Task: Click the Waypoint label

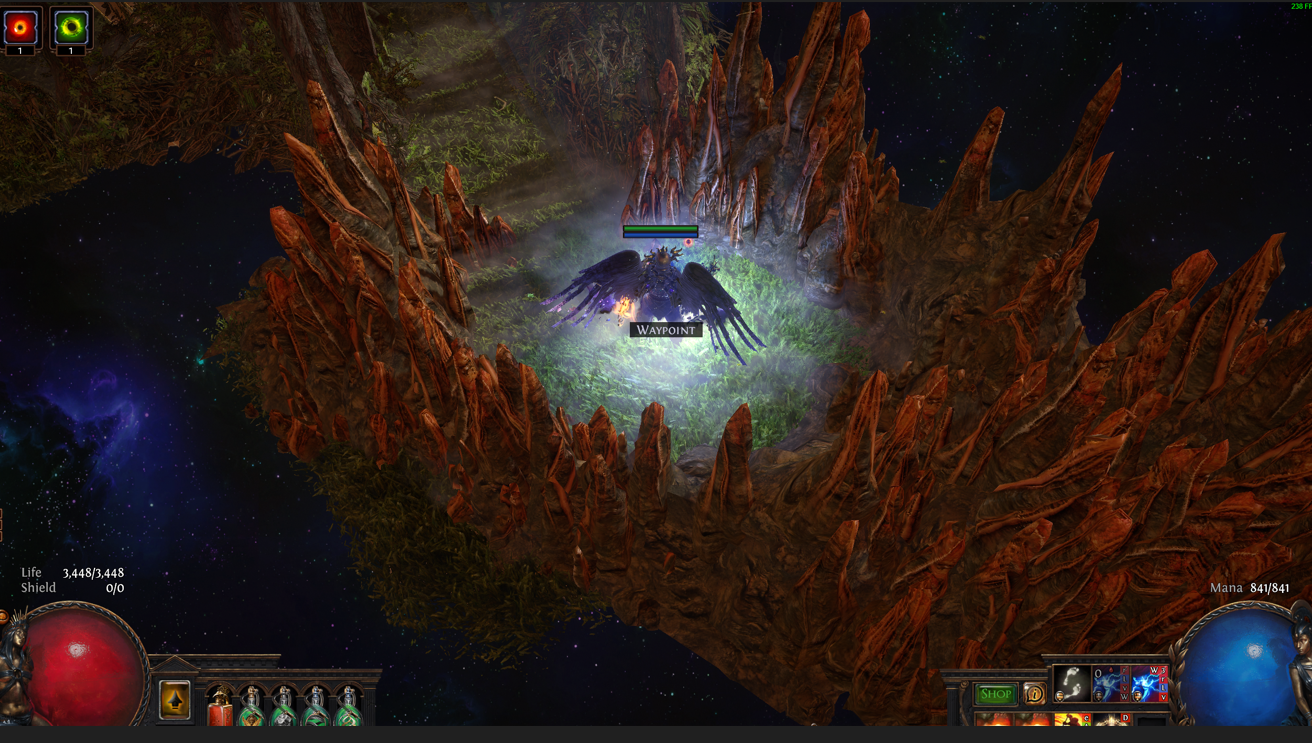Action: click(665, 330)
